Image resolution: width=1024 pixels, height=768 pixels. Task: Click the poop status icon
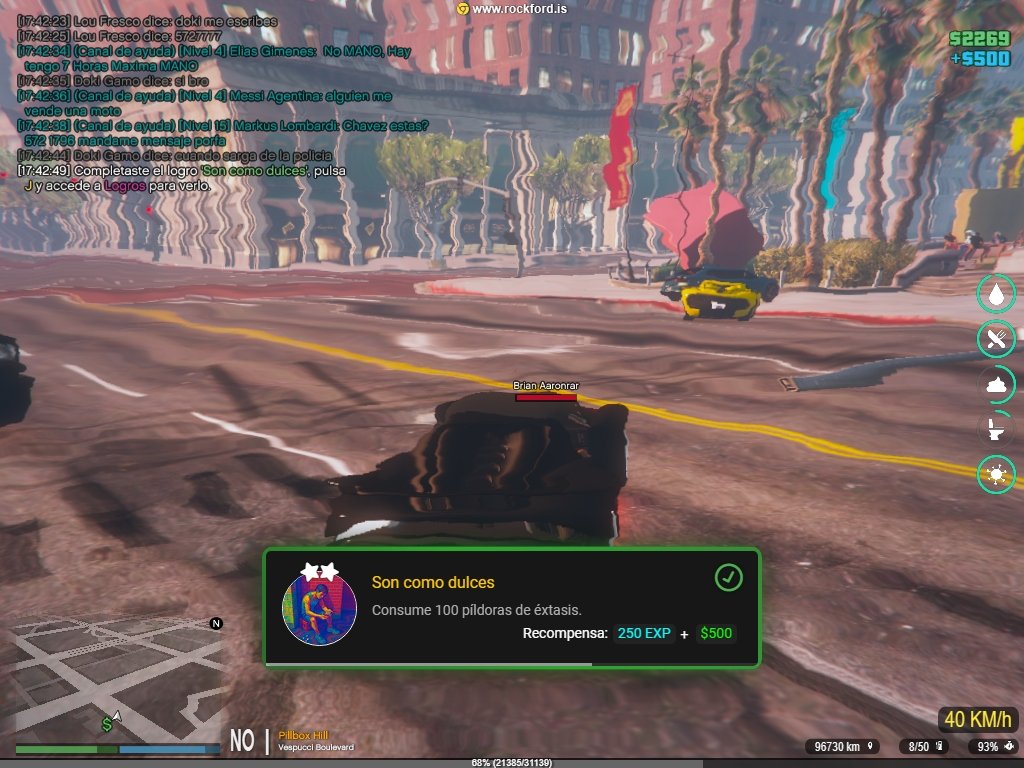[x=996, y=385]
